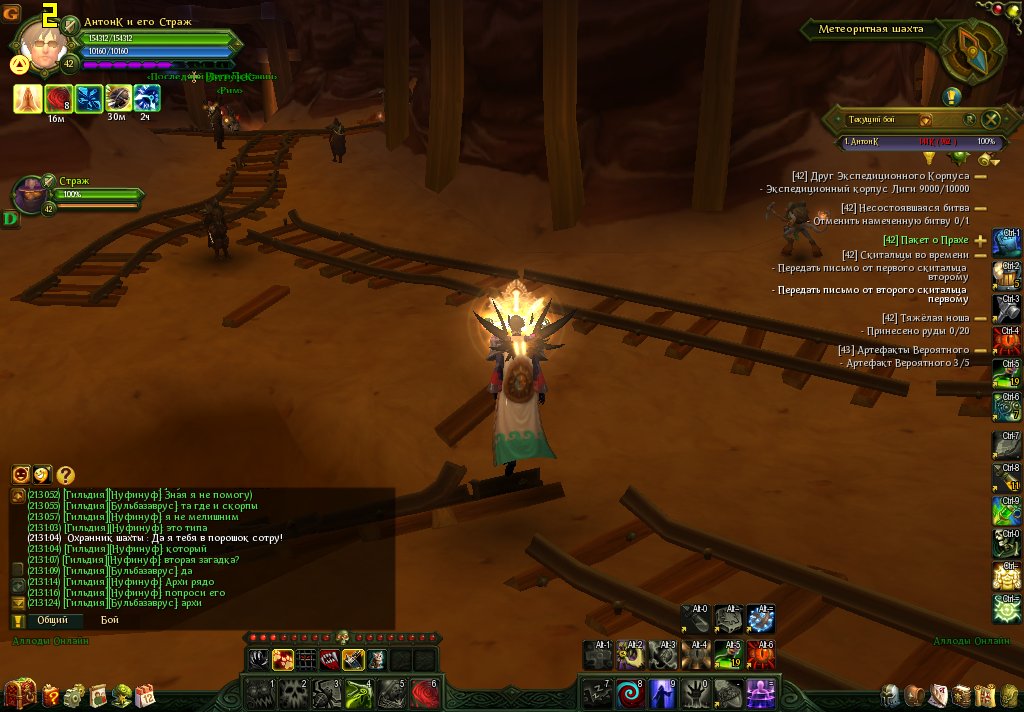Viewport: 1024px width, 712px height.
Task: Use the green ability in hotbar slot 4
Action: pos(359,692)
